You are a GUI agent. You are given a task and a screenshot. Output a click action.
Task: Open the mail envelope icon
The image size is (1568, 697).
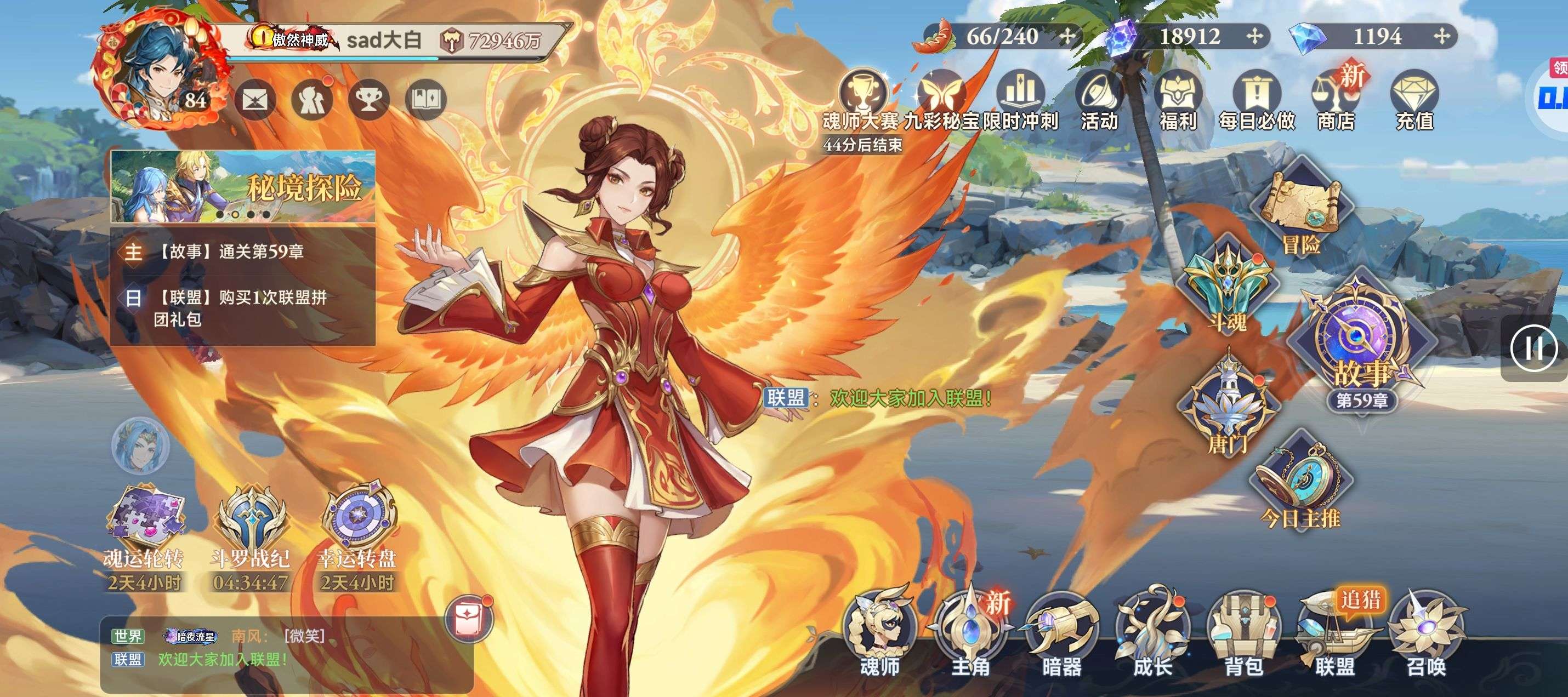click(255, 100)
